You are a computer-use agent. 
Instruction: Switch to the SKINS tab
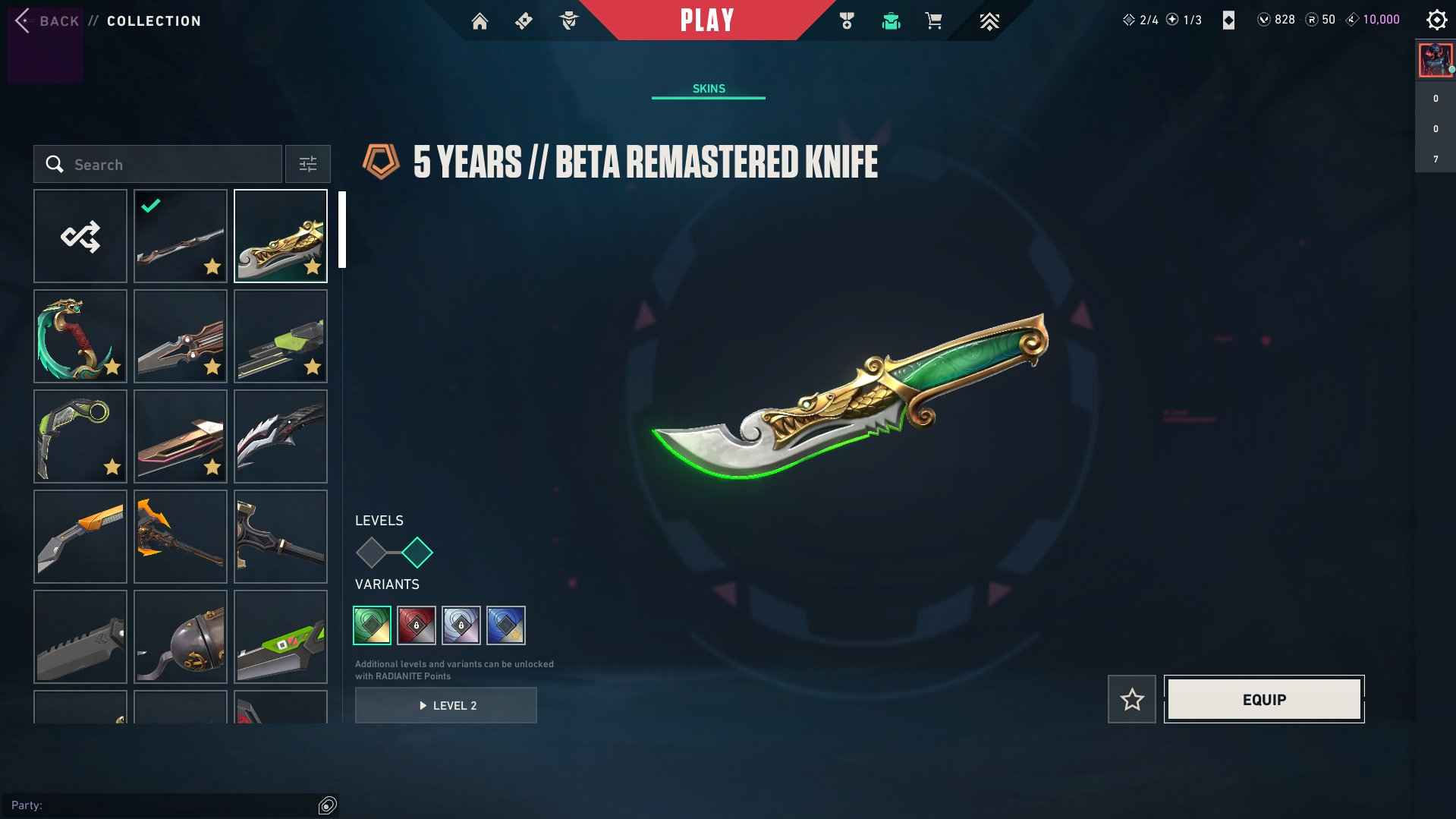pos(708,88)
